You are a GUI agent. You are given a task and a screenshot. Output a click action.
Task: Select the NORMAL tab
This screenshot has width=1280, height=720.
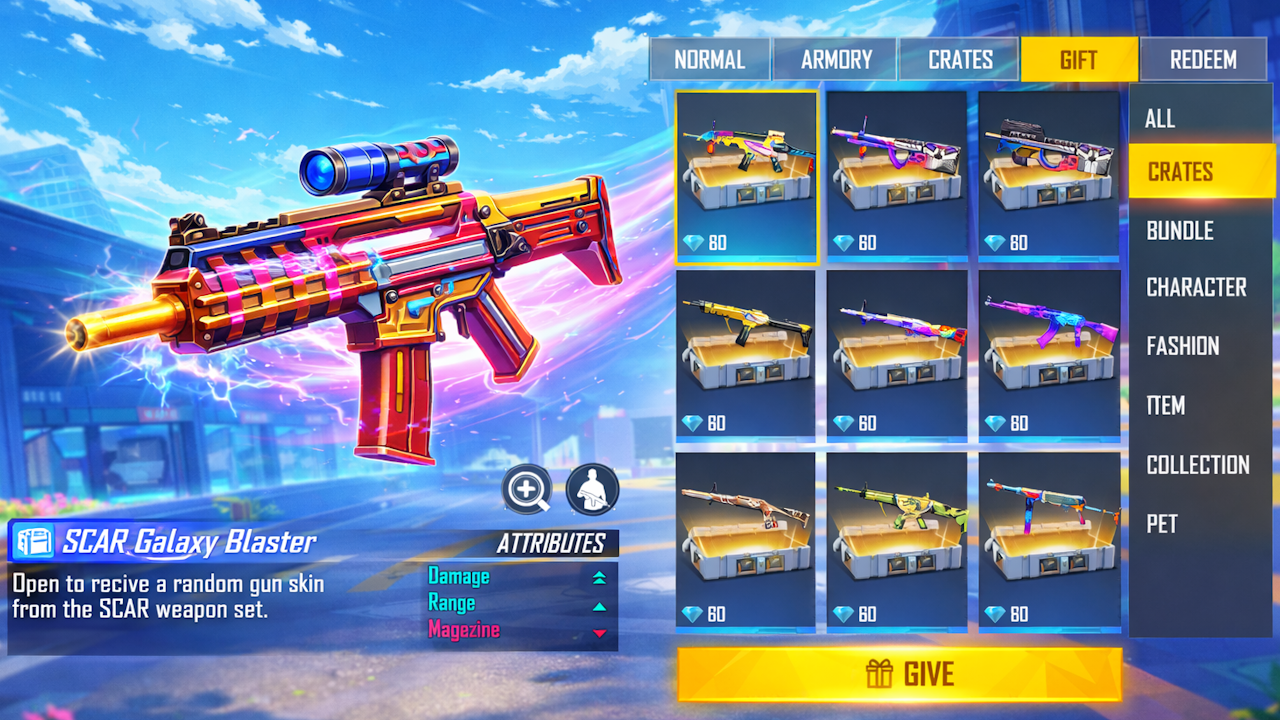tap(710, 58)
